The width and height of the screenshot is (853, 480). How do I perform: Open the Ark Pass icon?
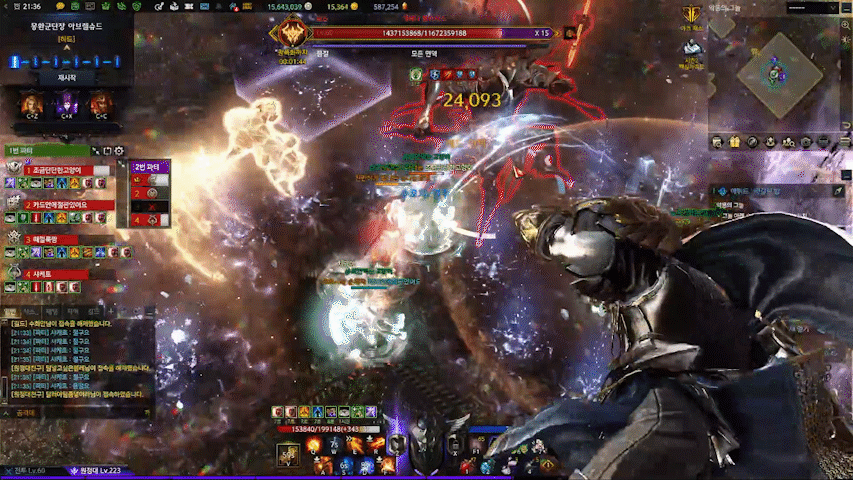pos(690,15)
